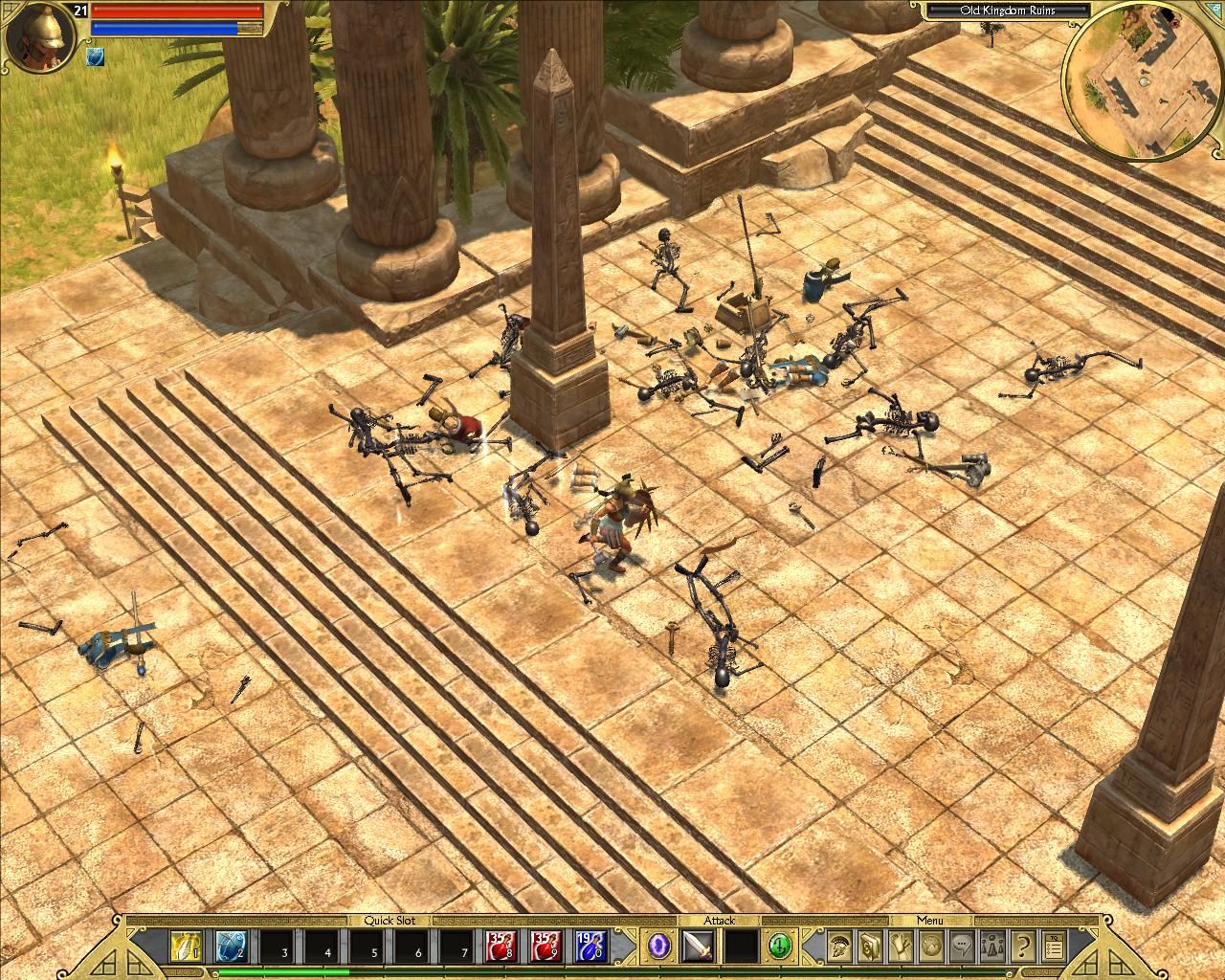Open the character window helmet icon
Image resolution: width=1225 pixels, height=980 pixels.
(840, 947)
